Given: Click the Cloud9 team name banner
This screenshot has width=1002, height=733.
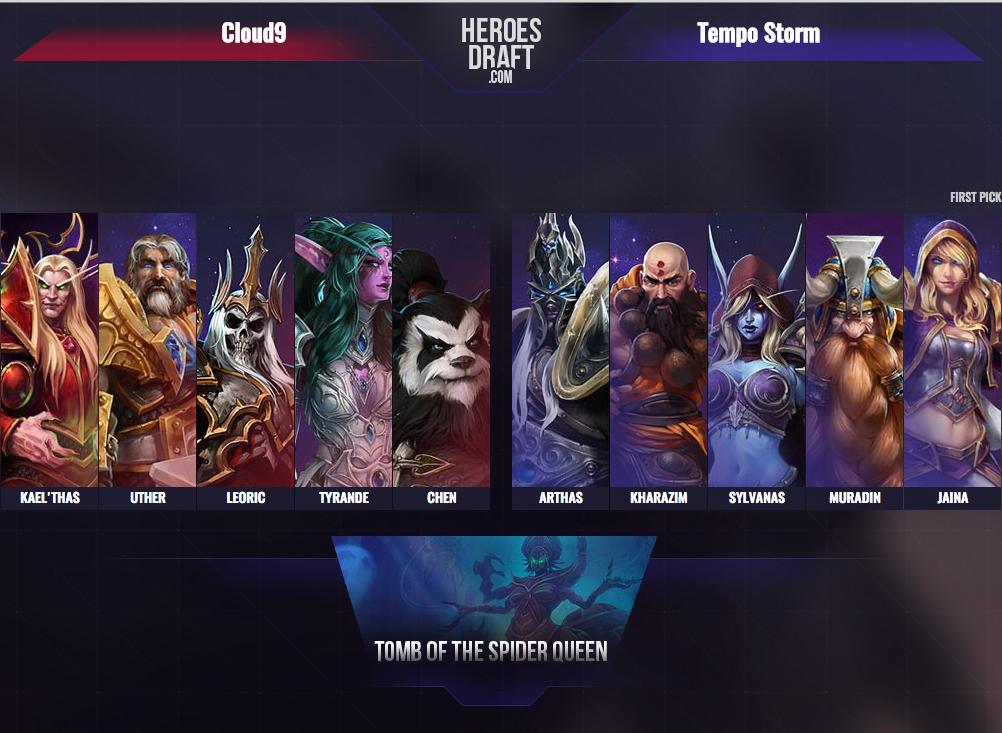Looking at the screenshot, I should click(x=254, y=34).
